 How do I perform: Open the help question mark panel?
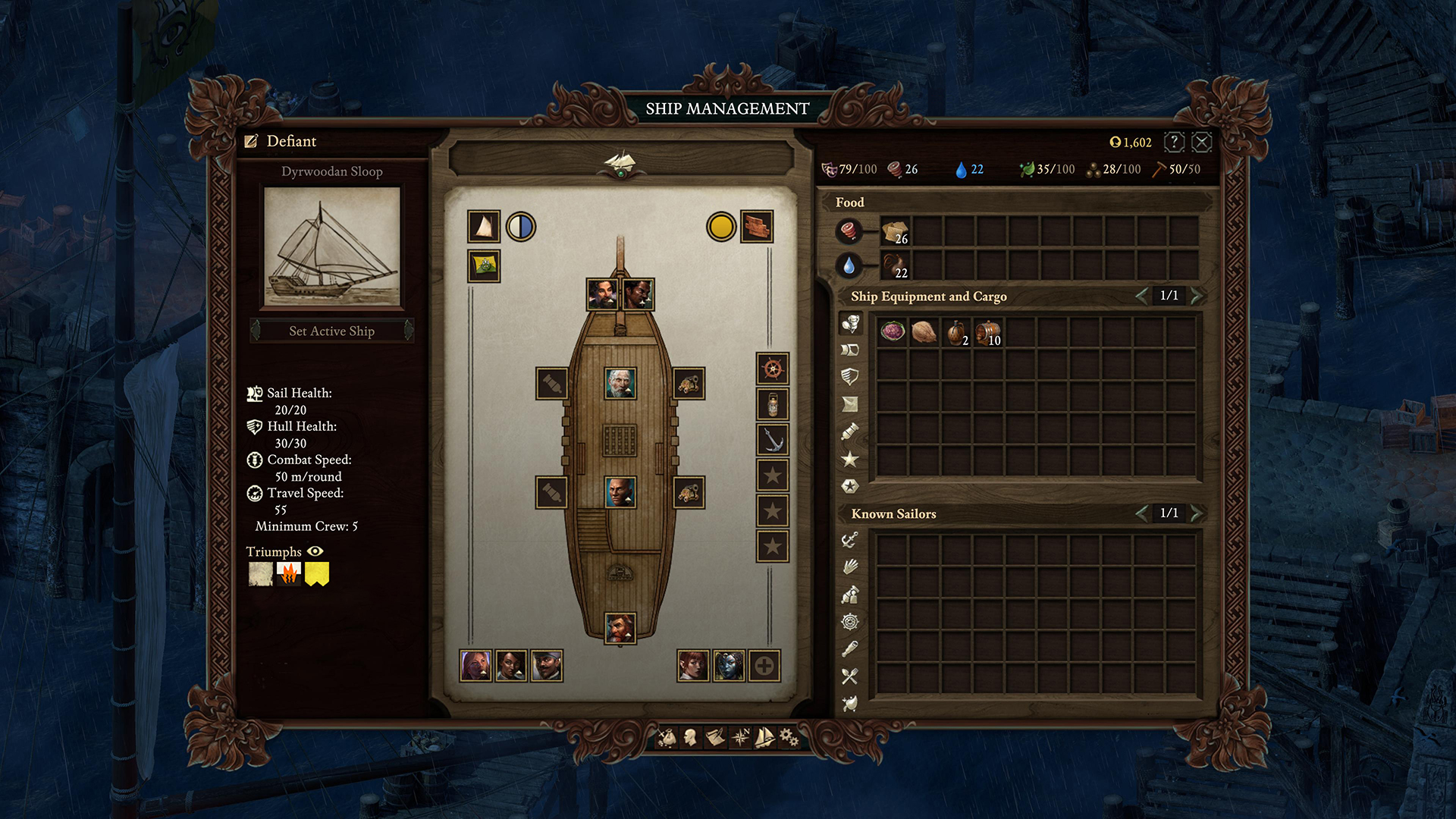coord(1173,142)
